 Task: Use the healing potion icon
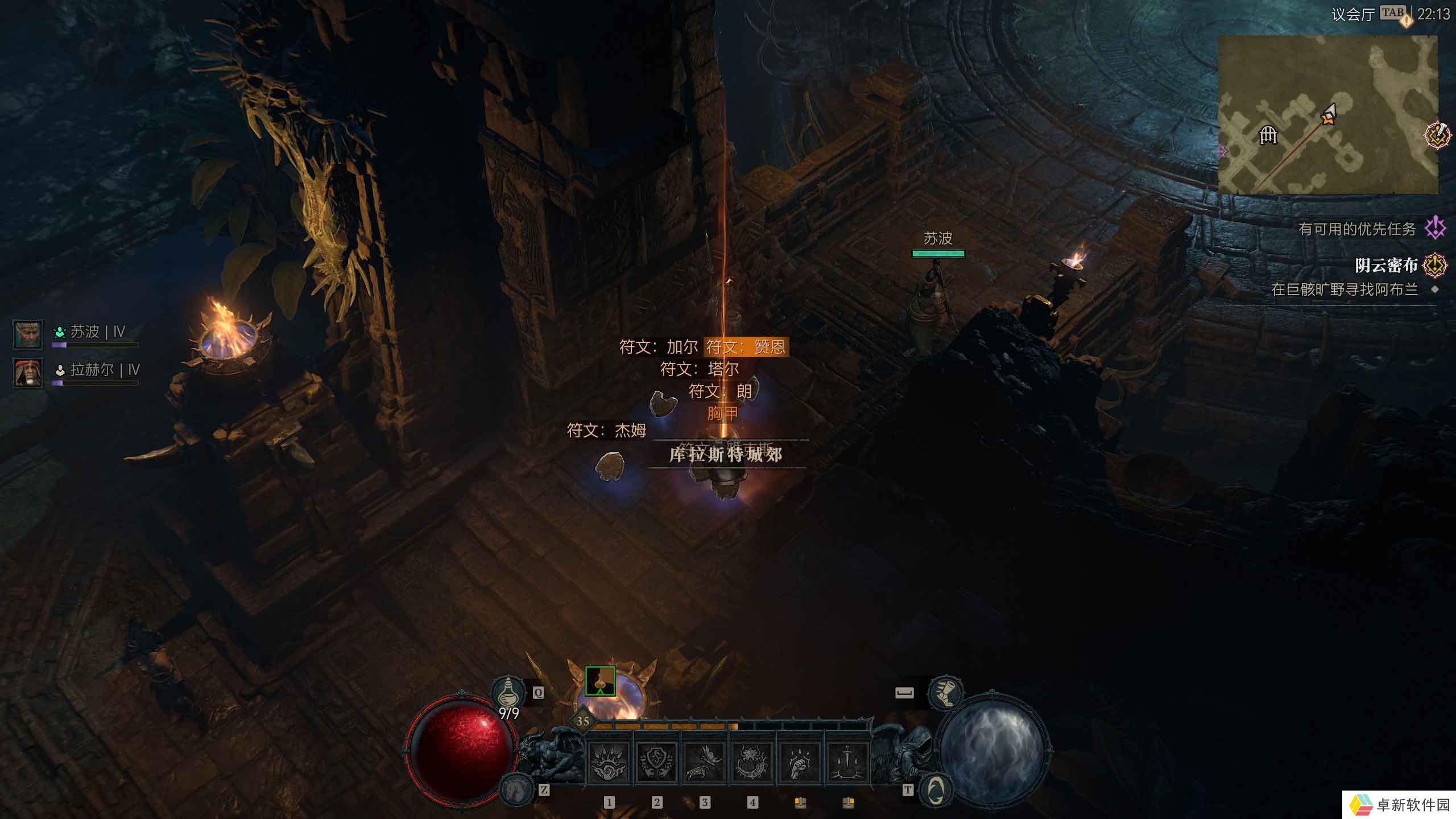[x=507, y=693]
